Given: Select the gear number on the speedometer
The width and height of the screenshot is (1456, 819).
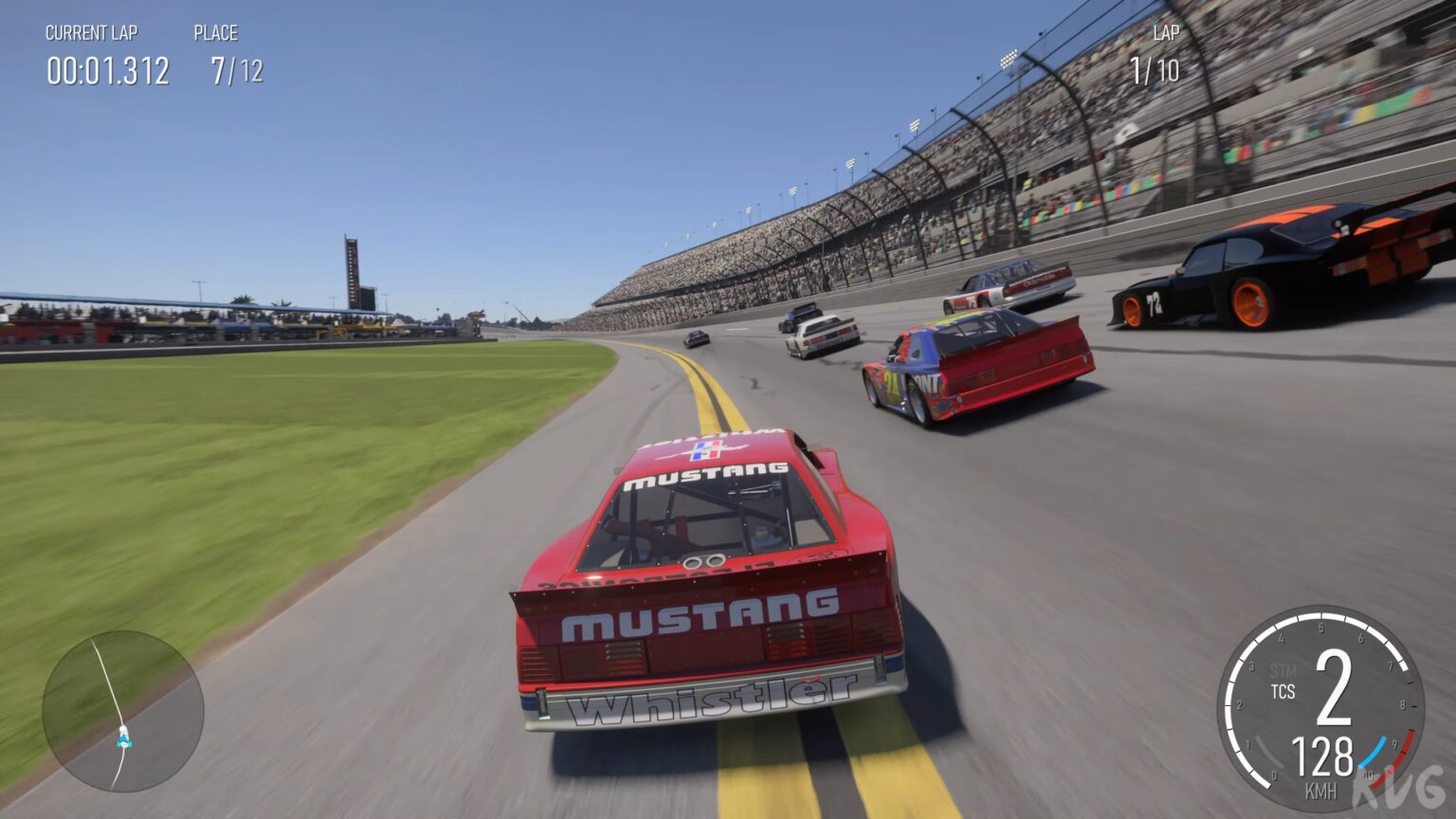Looking at the screenshot, I should tap(1334, 687).
